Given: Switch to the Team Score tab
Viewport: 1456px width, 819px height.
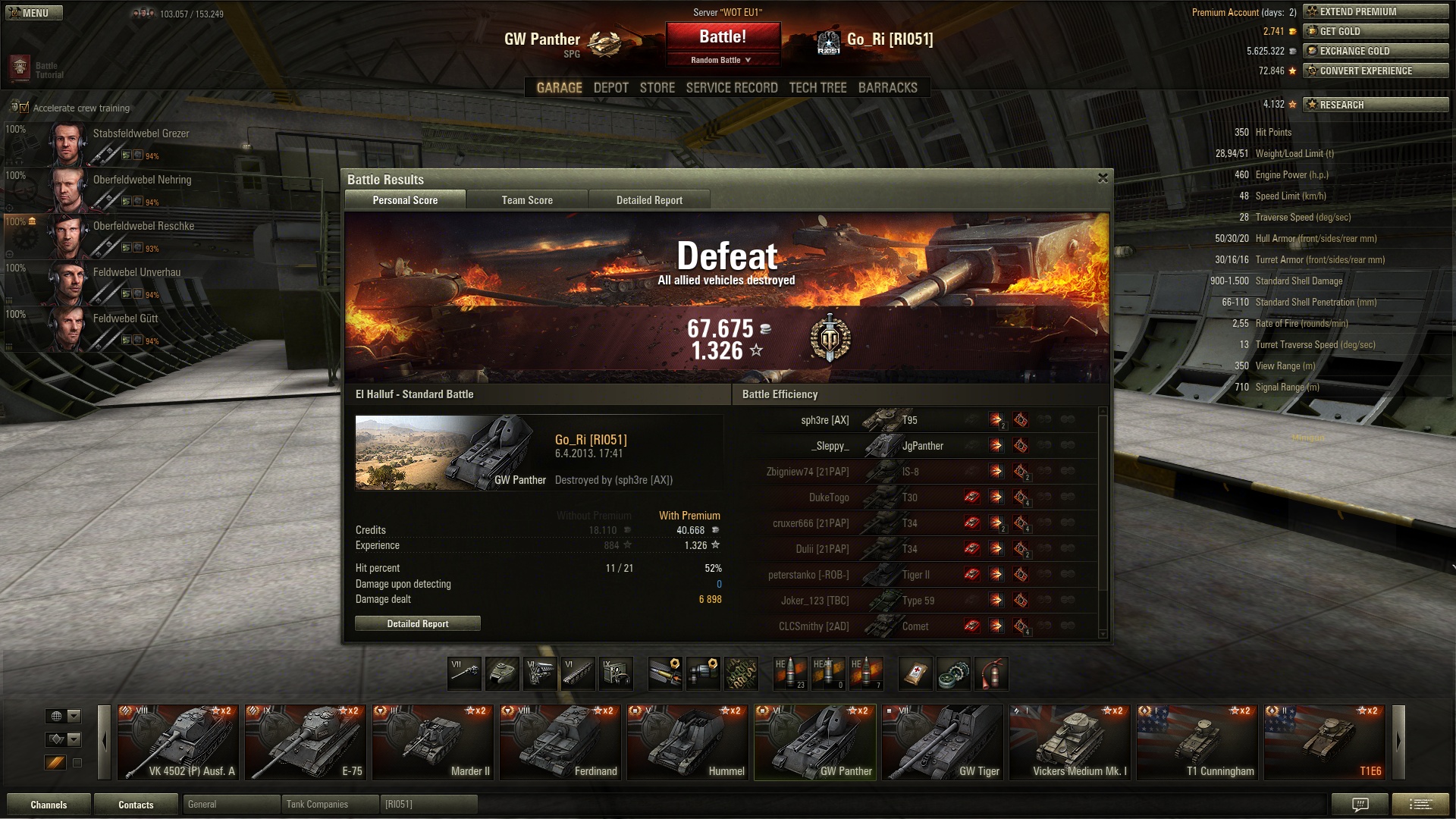Looking at the screenshot, I should (527, 200).
